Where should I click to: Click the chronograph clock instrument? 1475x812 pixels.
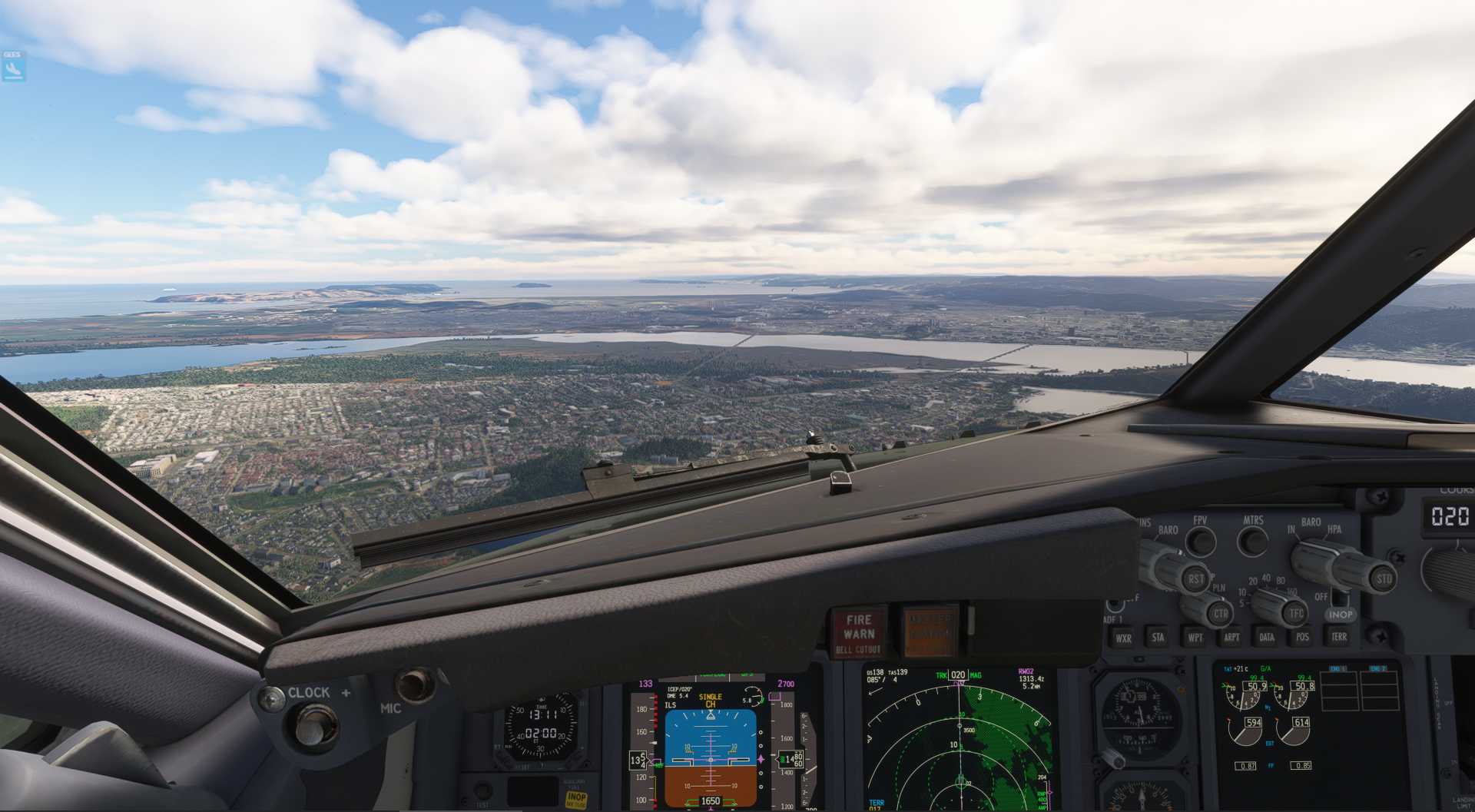click(x=541, y=729)
